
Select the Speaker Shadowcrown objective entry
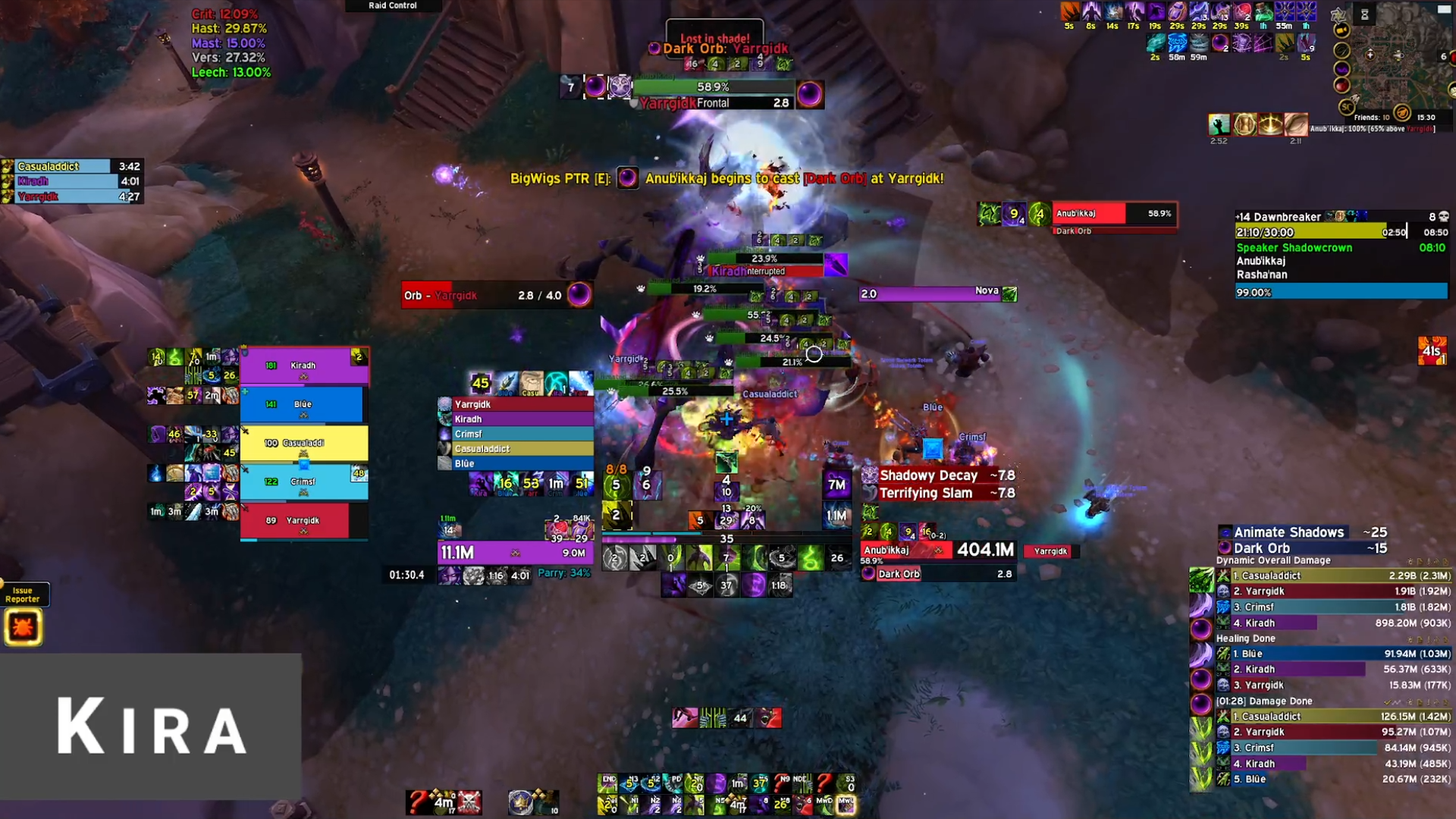[1294, 248]
